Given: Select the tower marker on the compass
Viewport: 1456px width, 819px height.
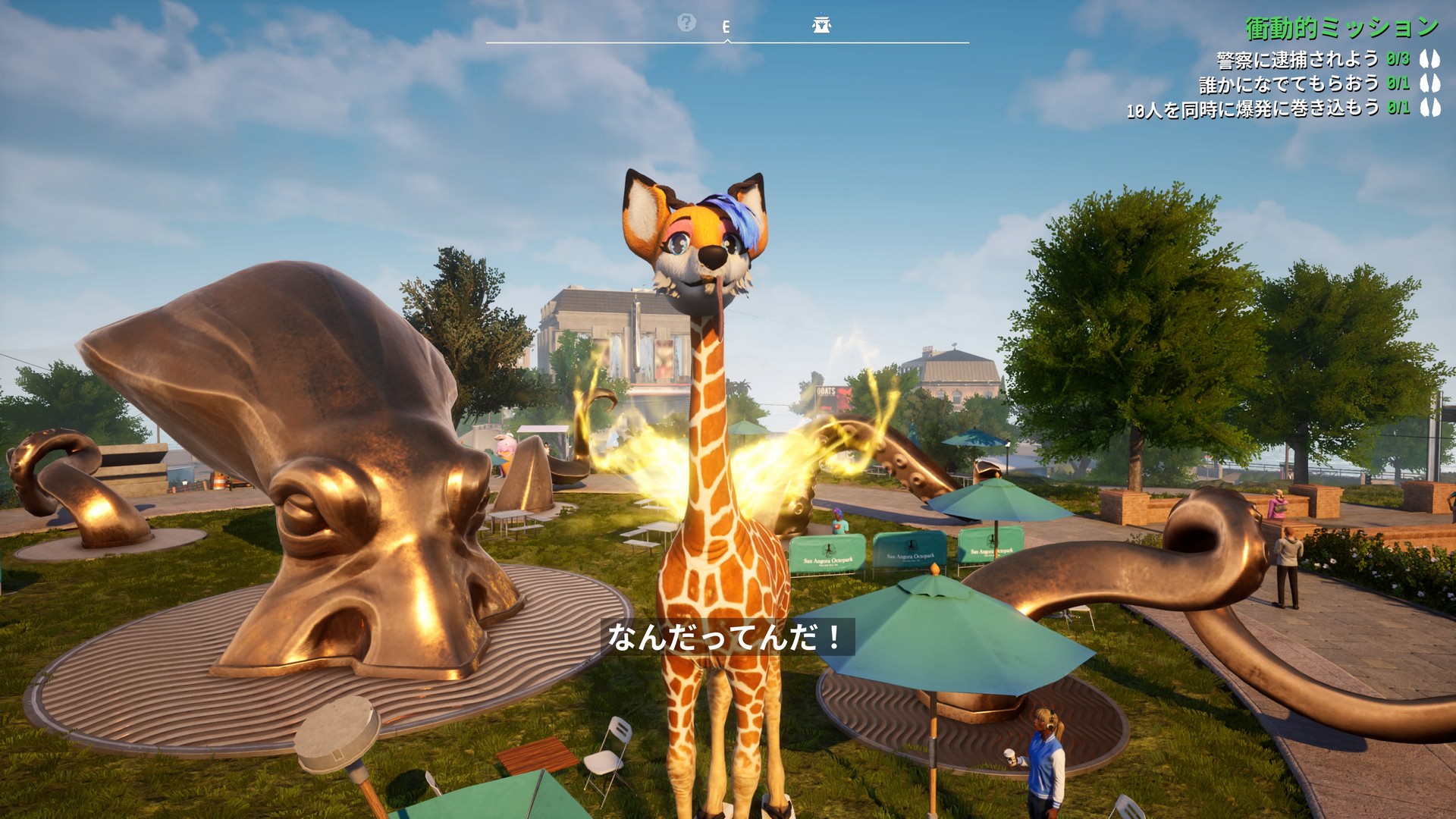Looking at the screenshot, I should point(821,25).
